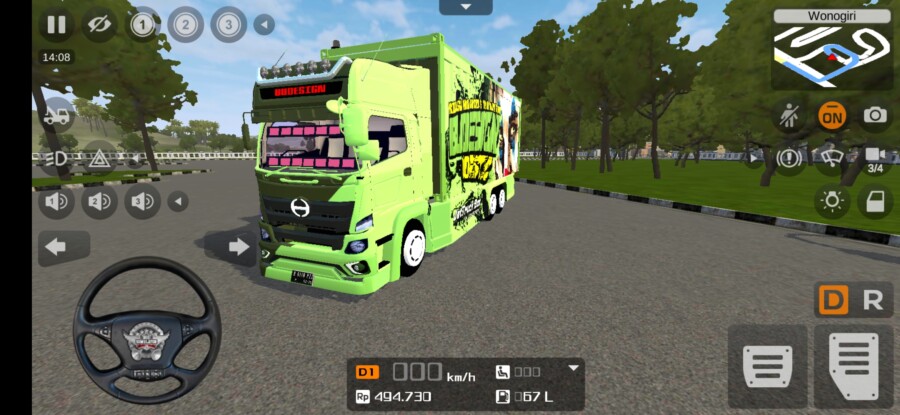Toggle the orange ON engine button
The height and width of the screenshot is (415, 900).
pyautogui.click(x=830, y=115)
